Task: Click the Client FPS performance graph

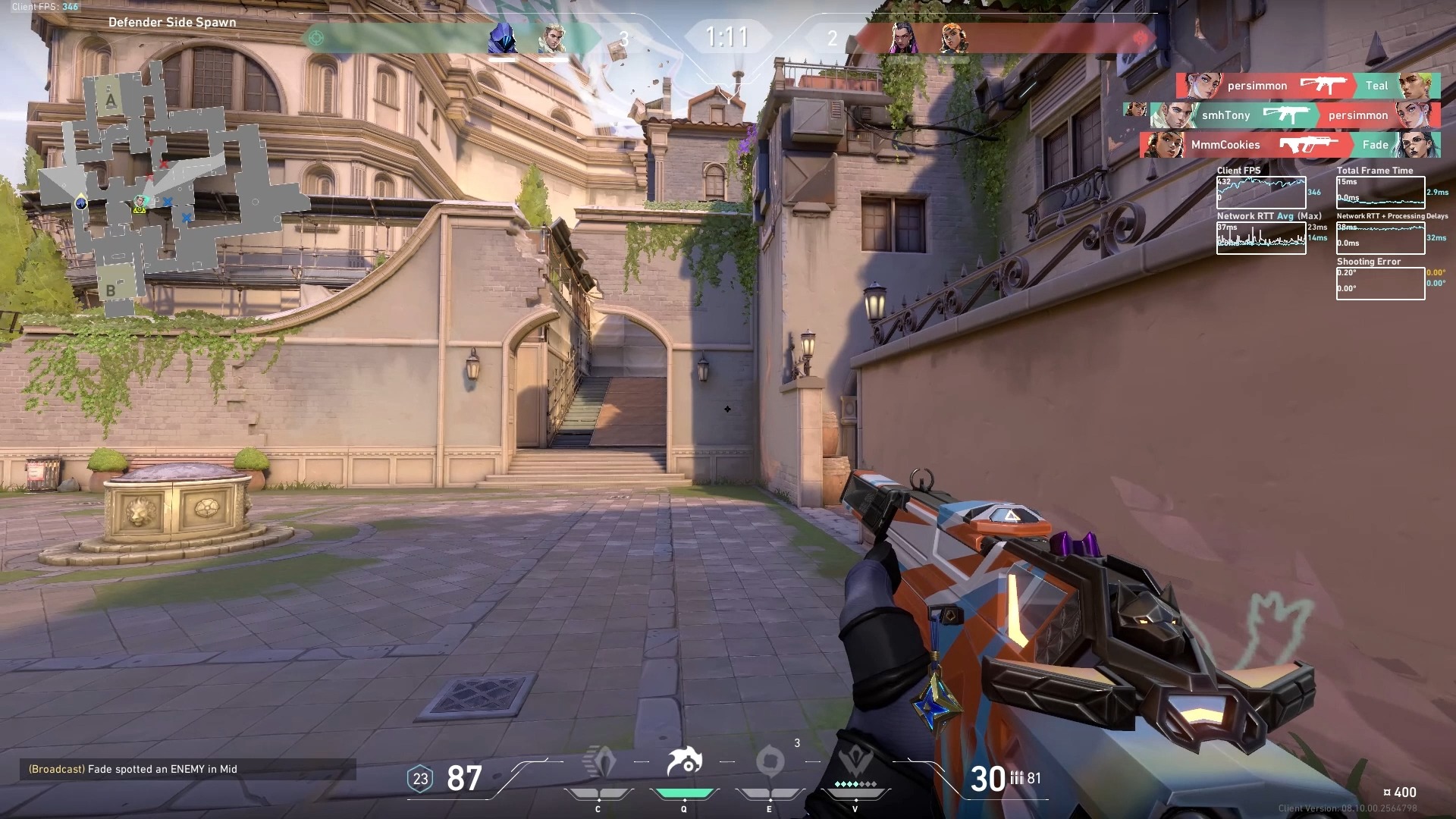Action: click(1261, 193)
